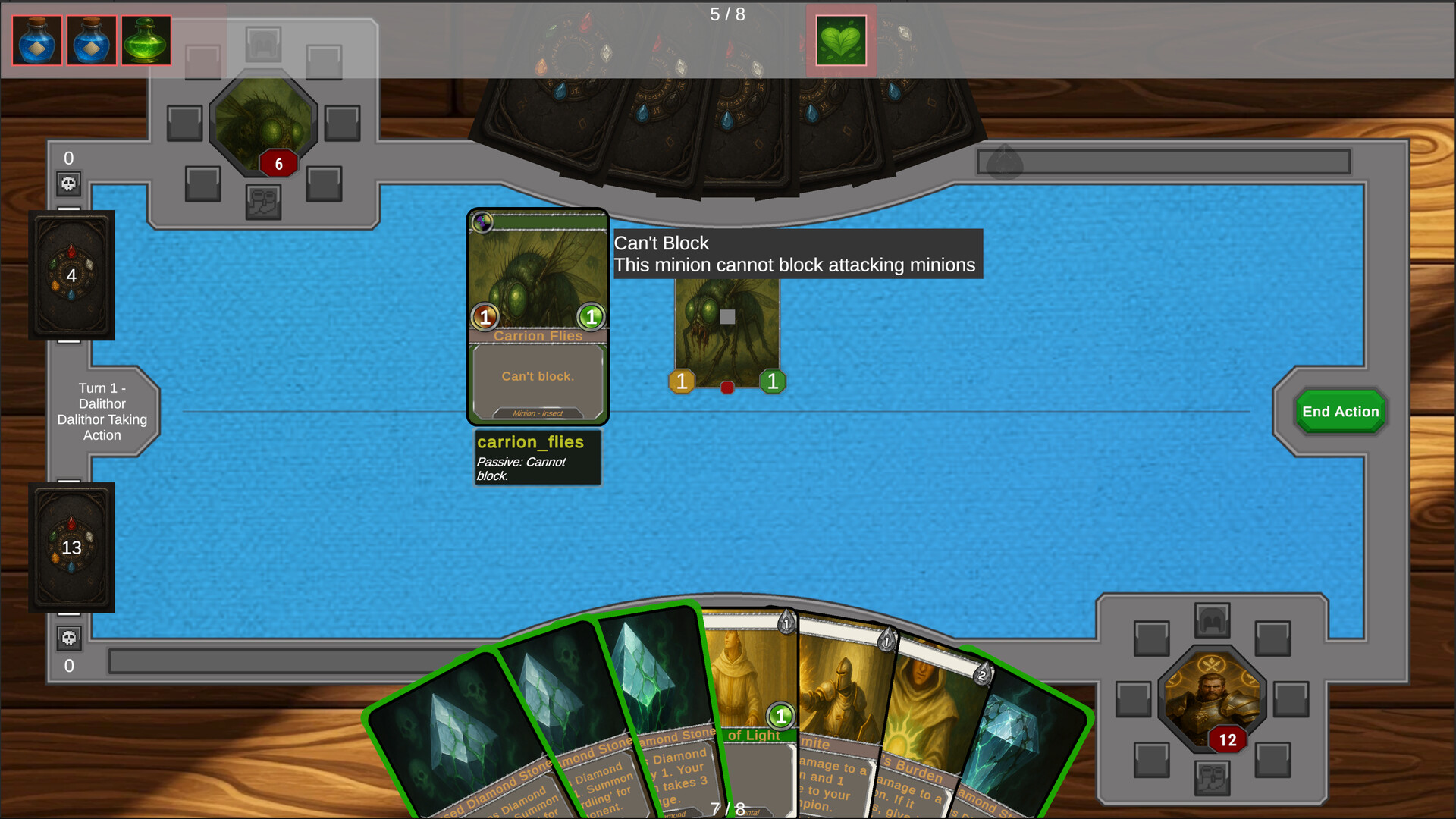The height and width of the screenshot is (819, 1456).
Task: Select the first blue diamond potion
Action: point(36,40)
